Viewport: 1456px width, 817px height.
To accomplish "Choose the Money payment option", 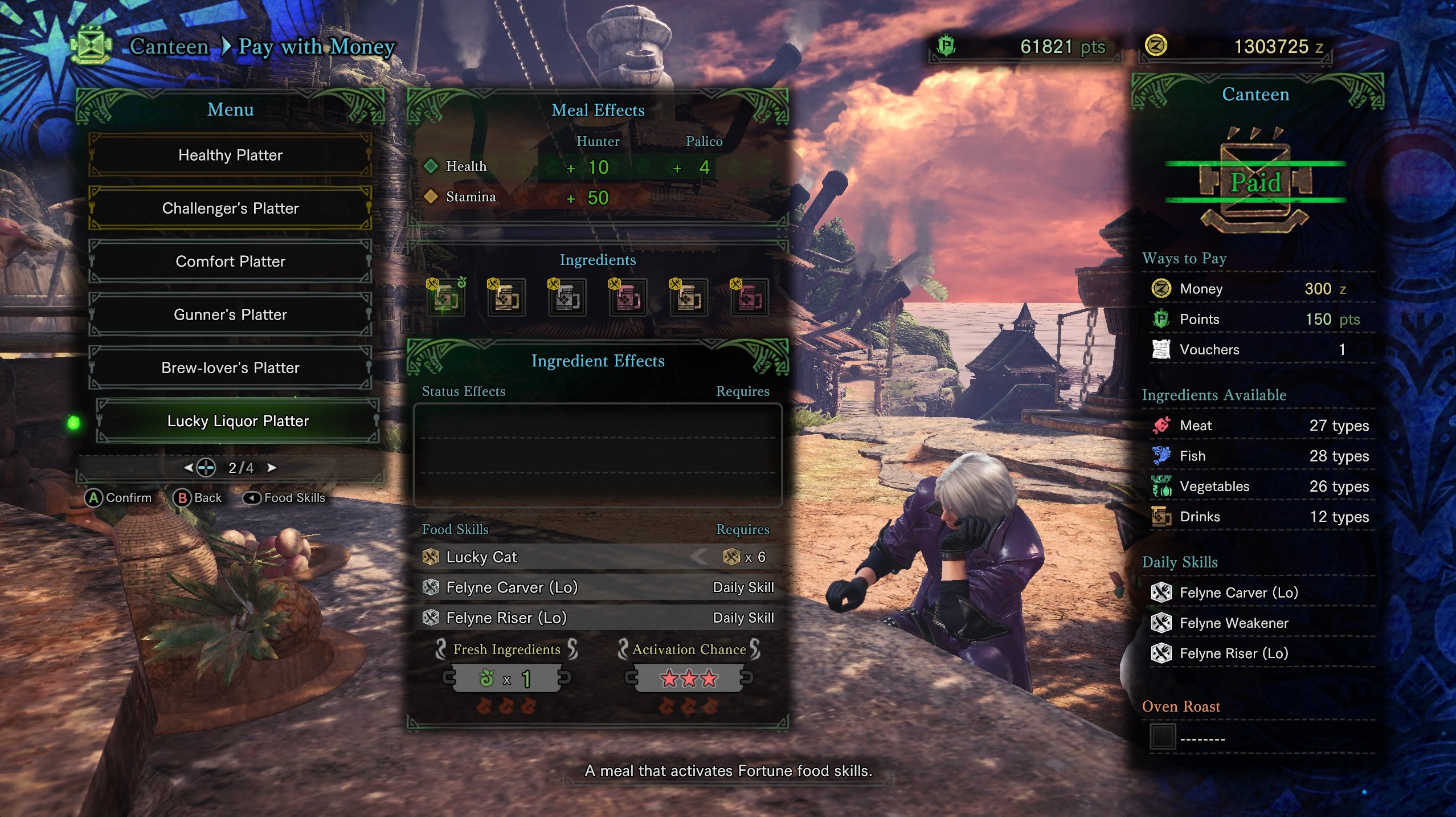I will click(x=1260, y=289).
